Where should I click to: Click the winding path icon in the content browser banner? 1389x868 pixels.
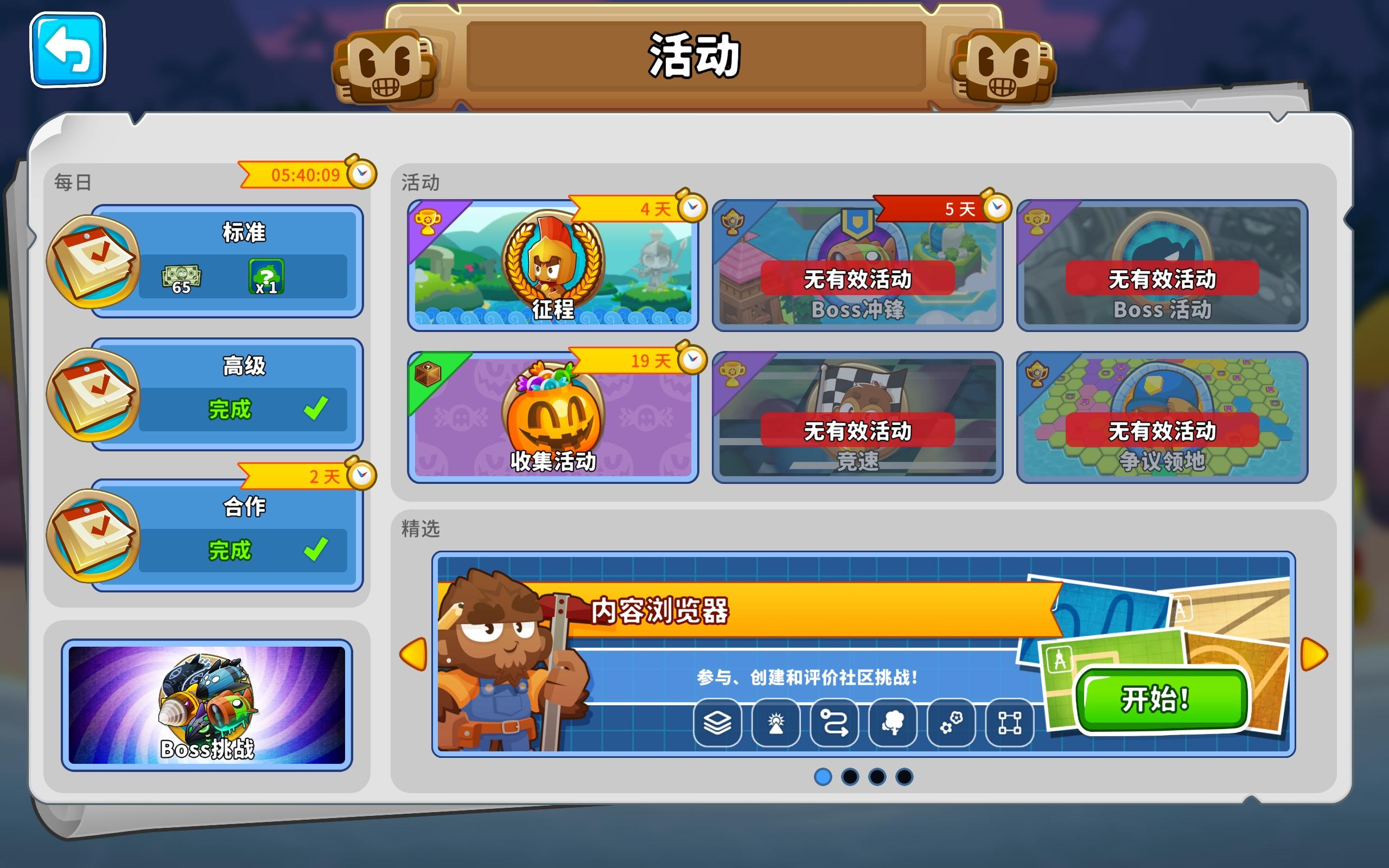tap(833, 723)
